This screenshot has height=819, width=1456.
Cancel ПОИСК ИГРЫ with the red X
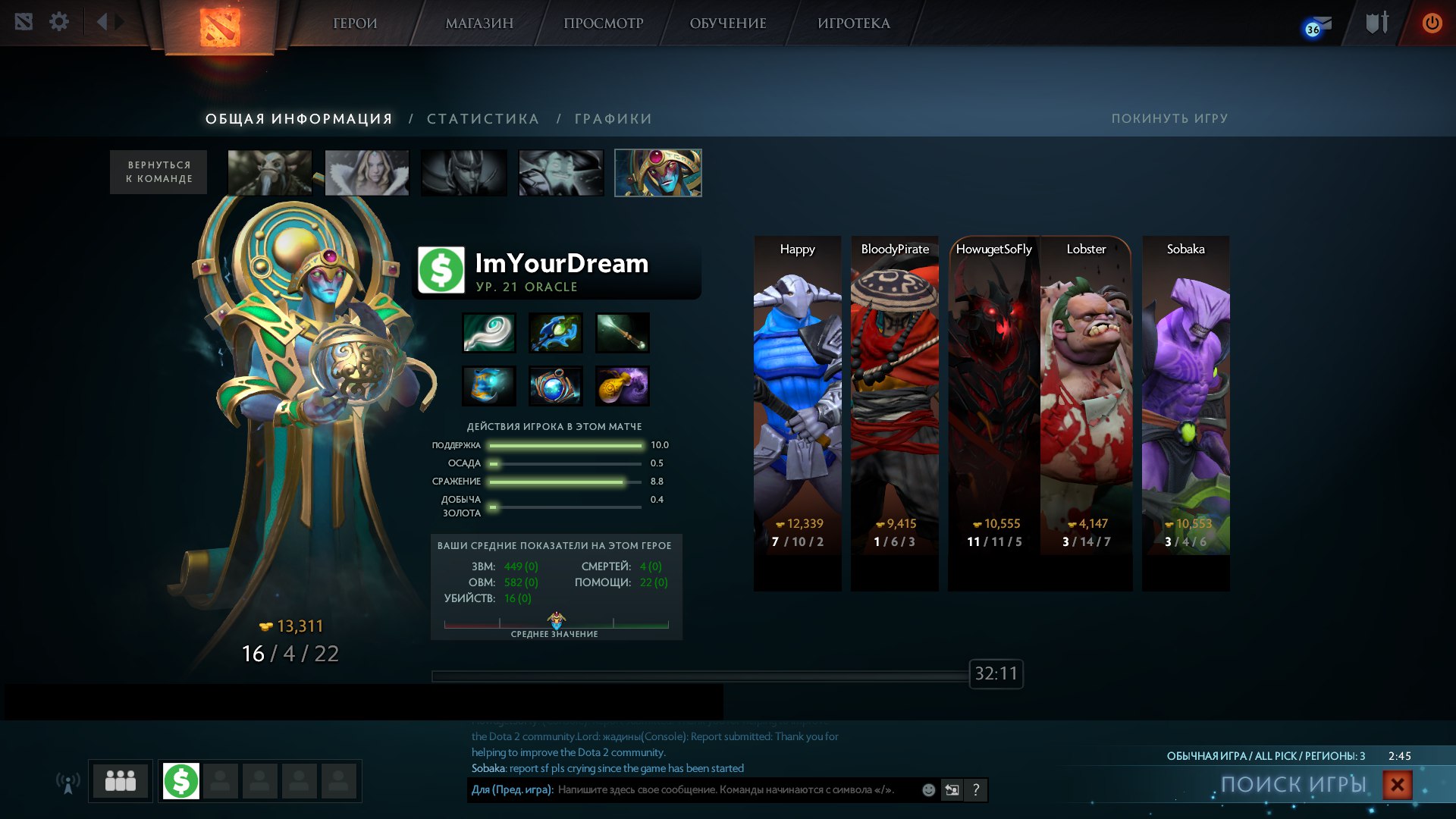click(1397, 785)
